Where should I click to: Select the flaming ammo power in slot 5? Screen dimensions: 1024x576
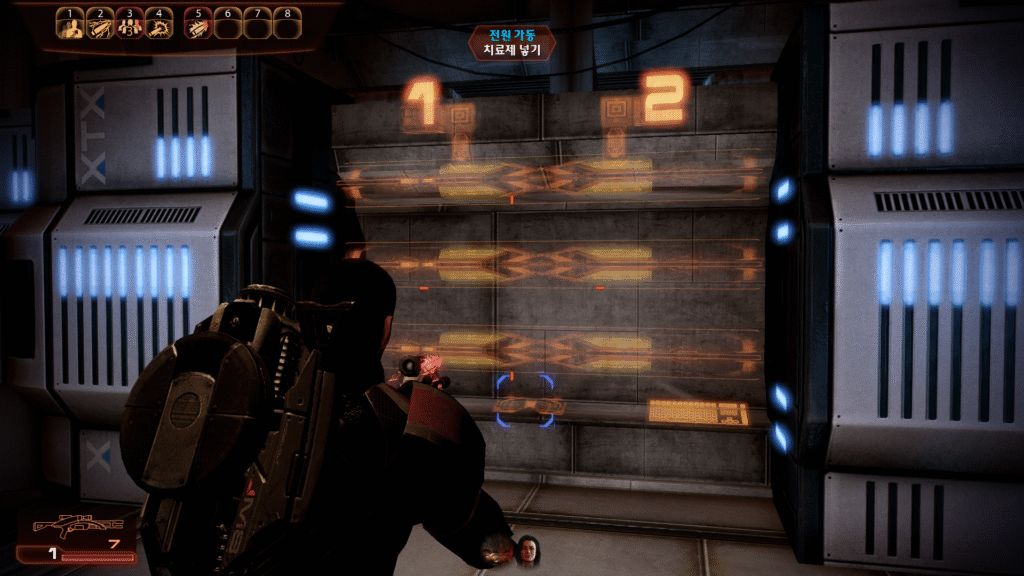(x=198, y=27)
